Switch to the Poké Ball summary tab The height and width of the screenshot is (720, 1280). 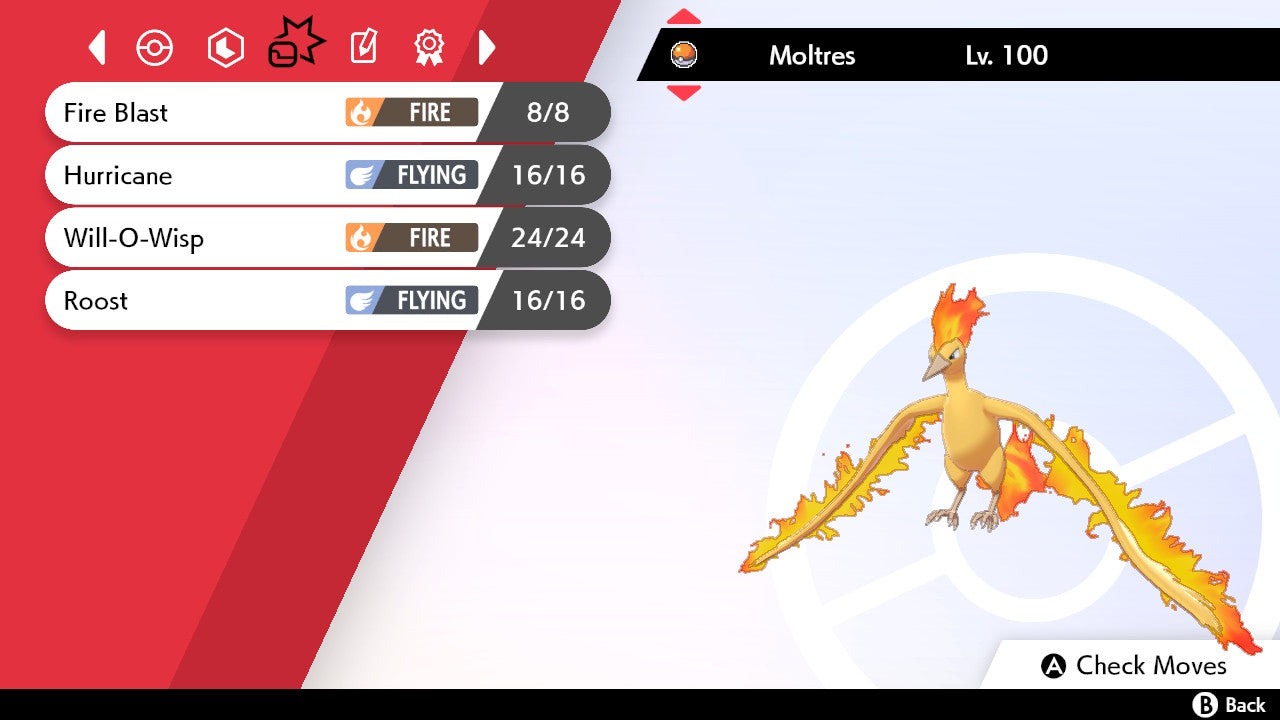click(155, 48)
